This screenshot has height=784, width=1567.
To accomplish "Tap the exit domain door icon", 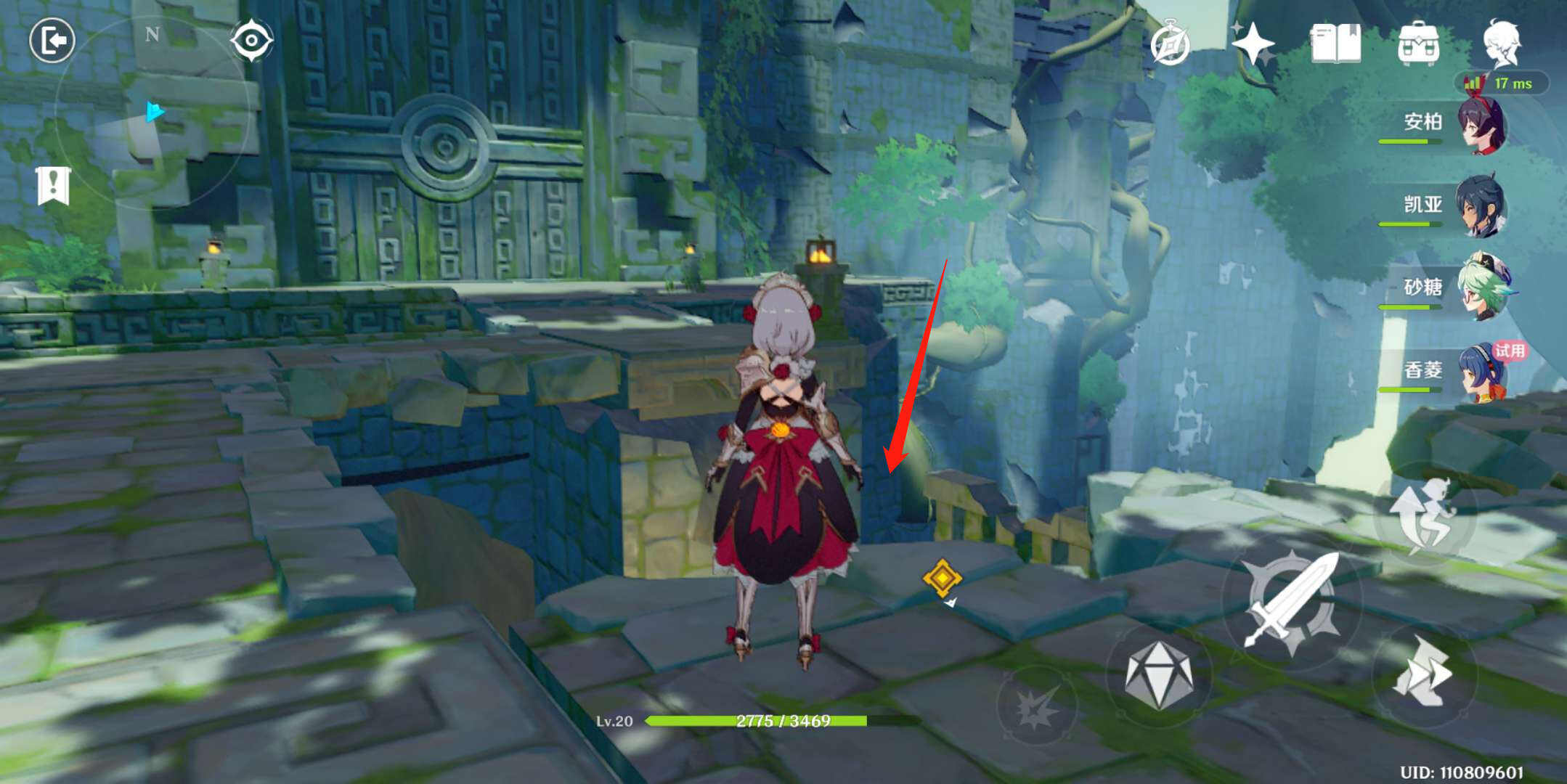I will pos(52,40).
